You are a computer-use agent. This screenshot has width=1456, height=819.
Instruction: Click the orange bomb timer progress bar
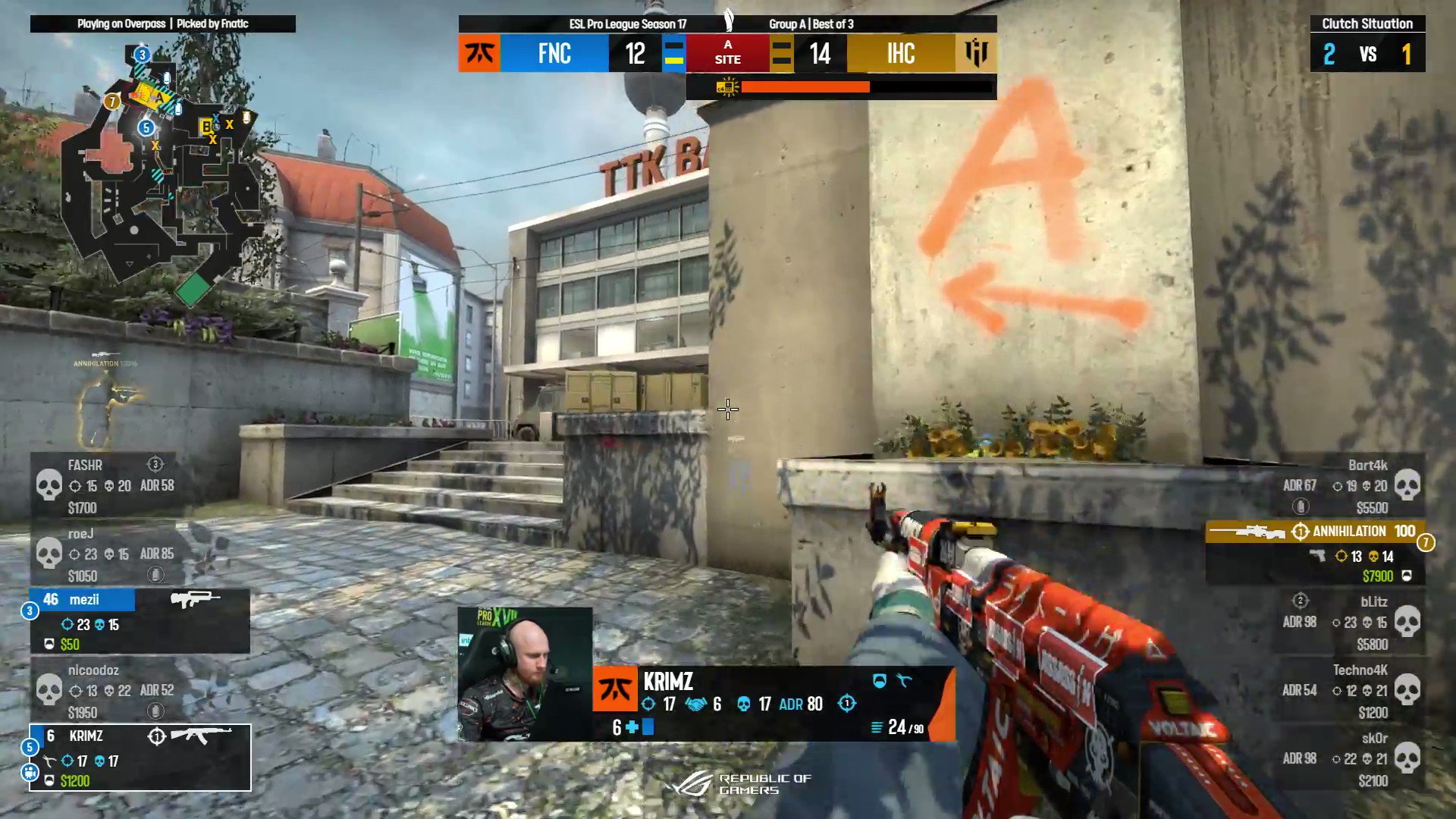(804, 87)
